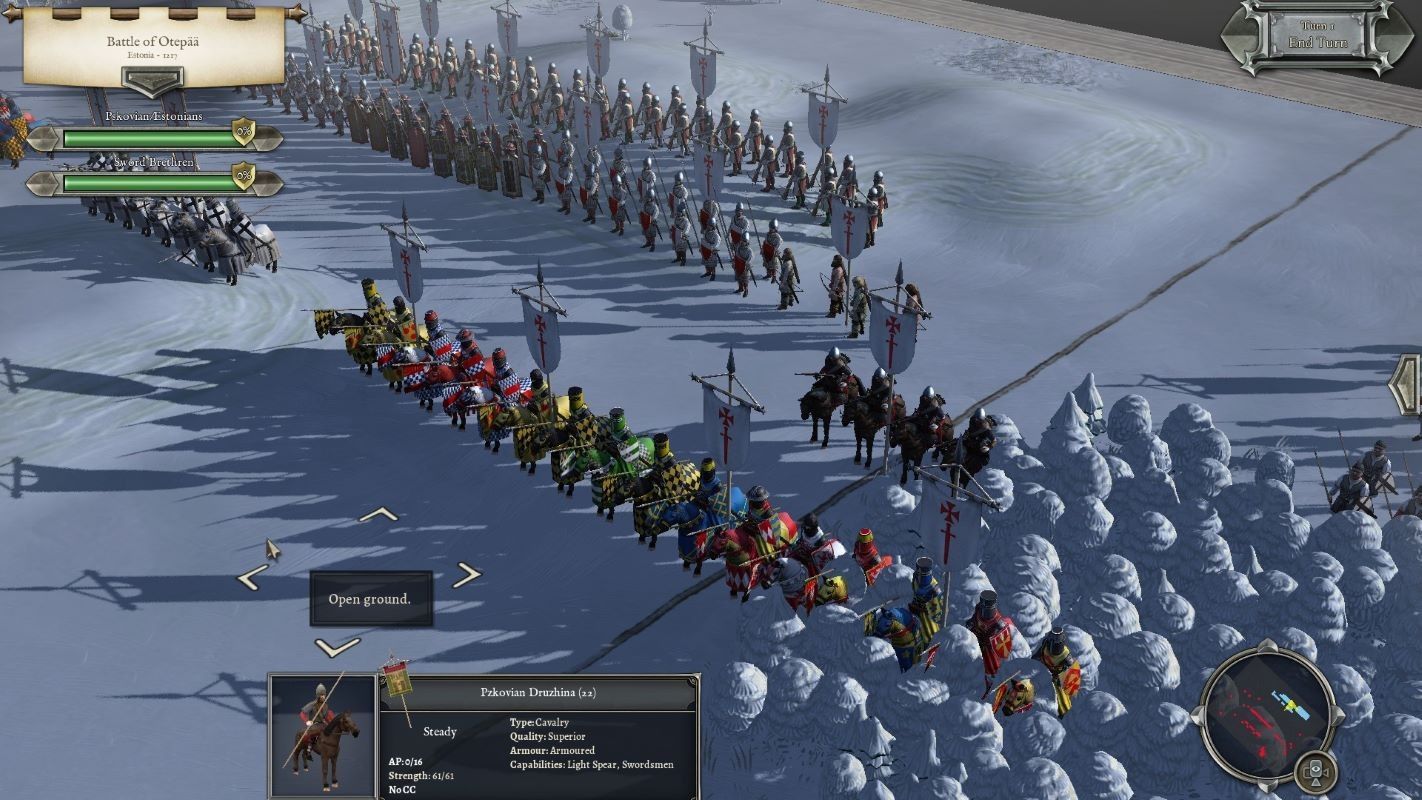Toggle the camera view button beside minimap
The image size is (1422, 800).
[x=1318, y=773]
